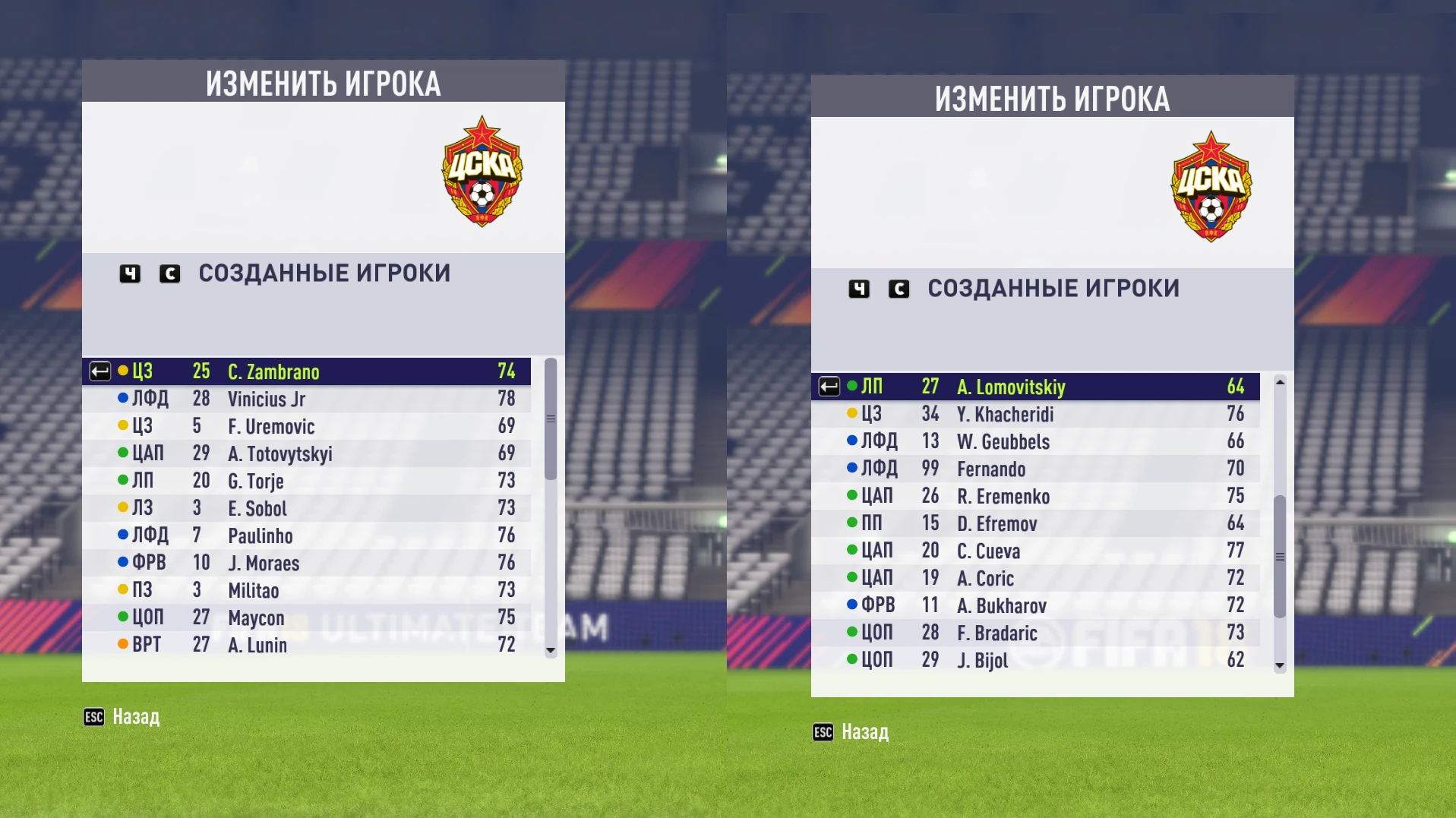Click the back arrow on the A. Lomovitskiy row
This screenshot has width=1456, height=818.
click(828, 387)
